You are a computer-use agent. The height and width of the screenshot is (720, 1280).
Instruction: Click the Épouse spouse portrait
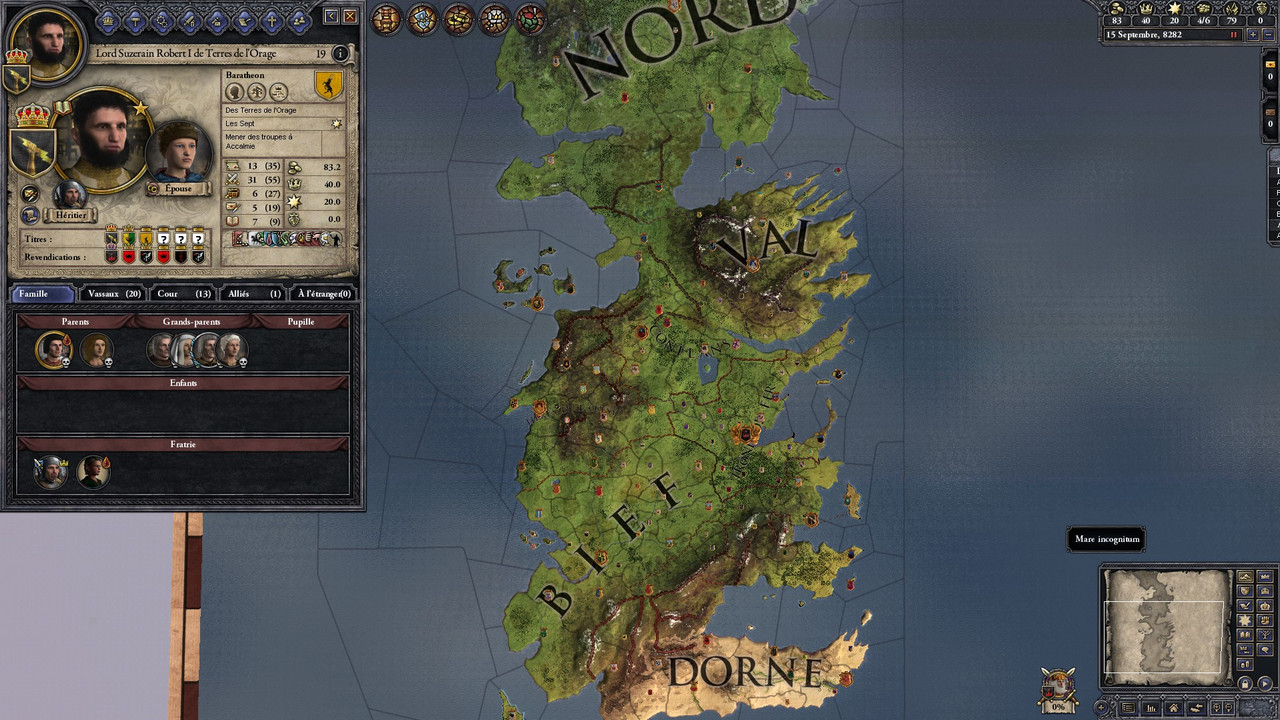[178, 153]
